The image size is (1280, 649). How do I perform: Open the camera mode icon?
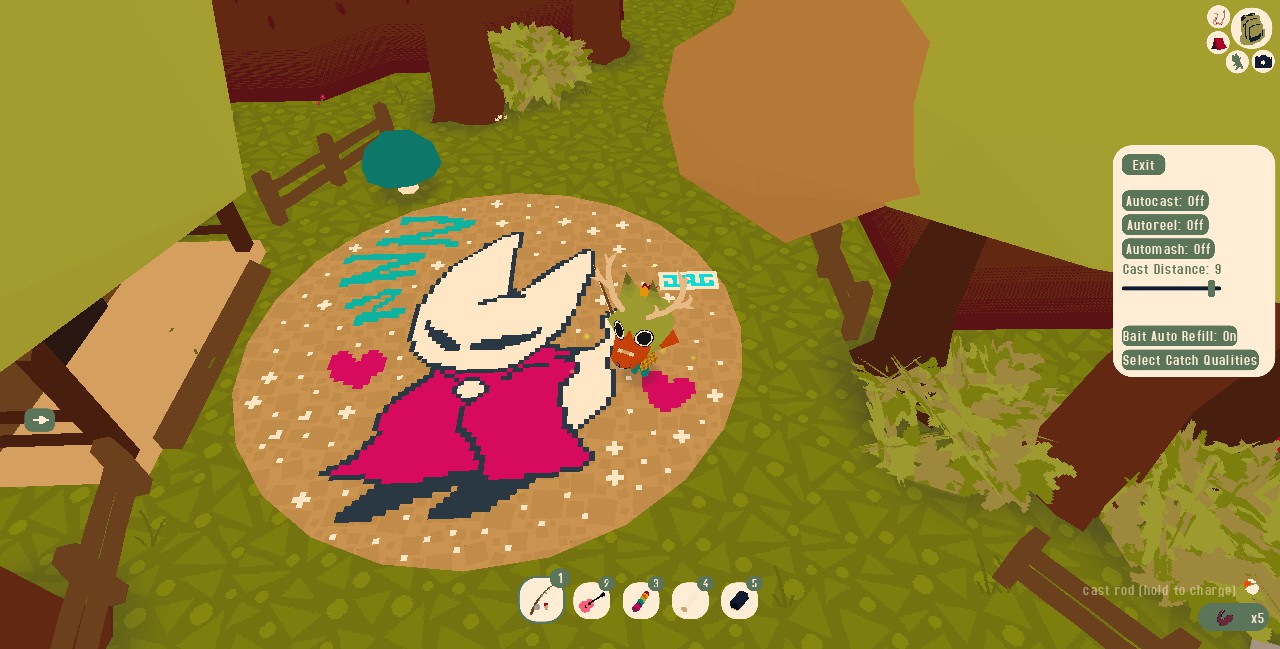pyautogui.click(x=1263, y=62)
